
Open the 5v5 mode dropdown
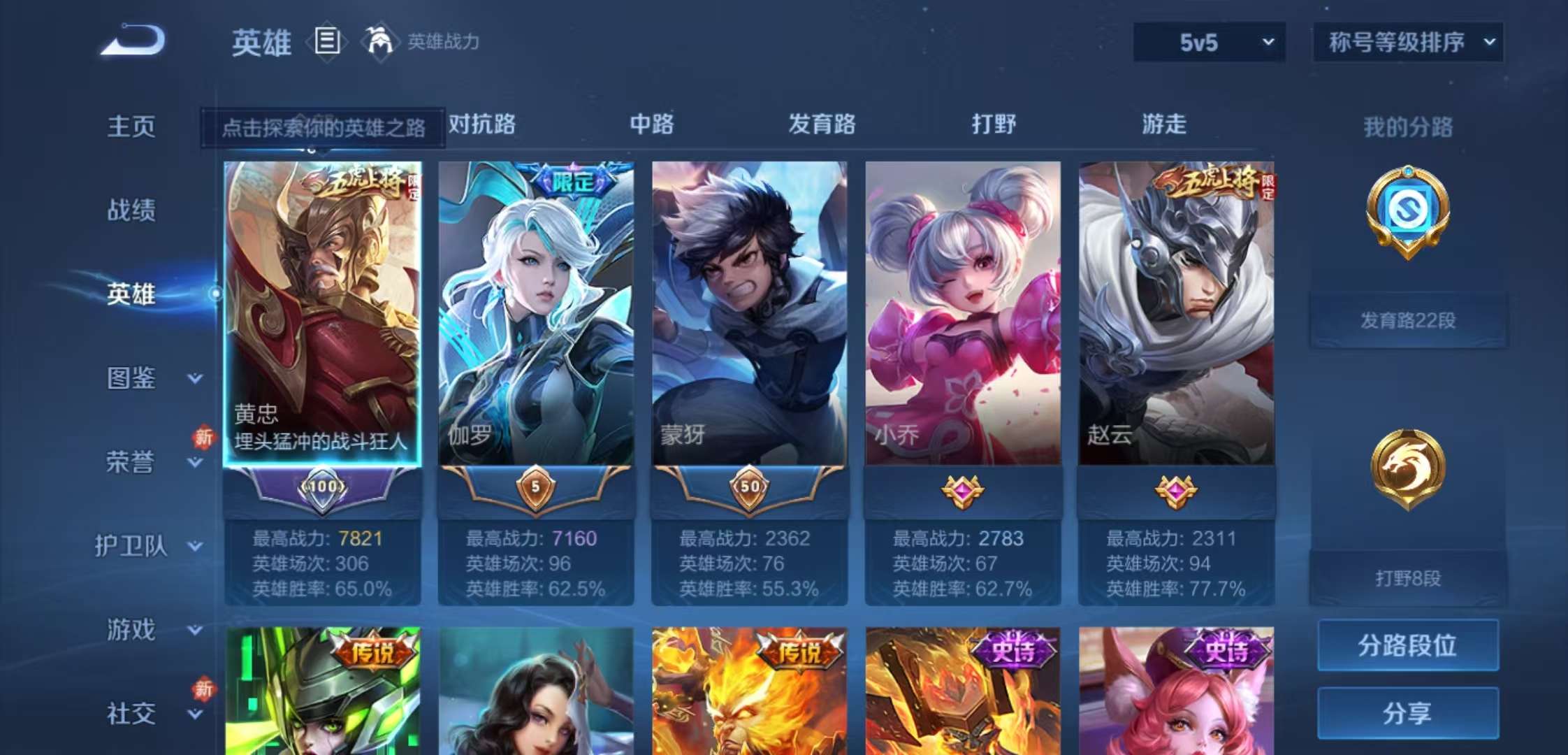pyautogui.click(x=1209, y=42)
